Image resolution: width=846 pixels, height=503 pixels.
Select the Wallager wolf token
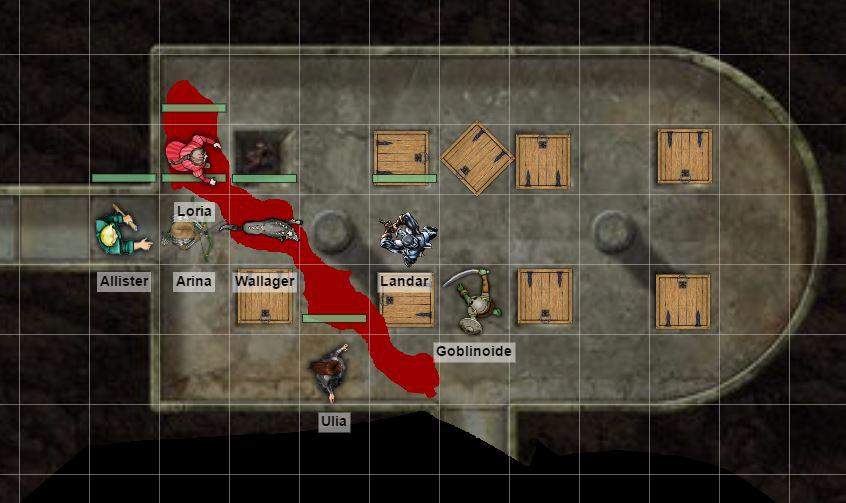263,230
